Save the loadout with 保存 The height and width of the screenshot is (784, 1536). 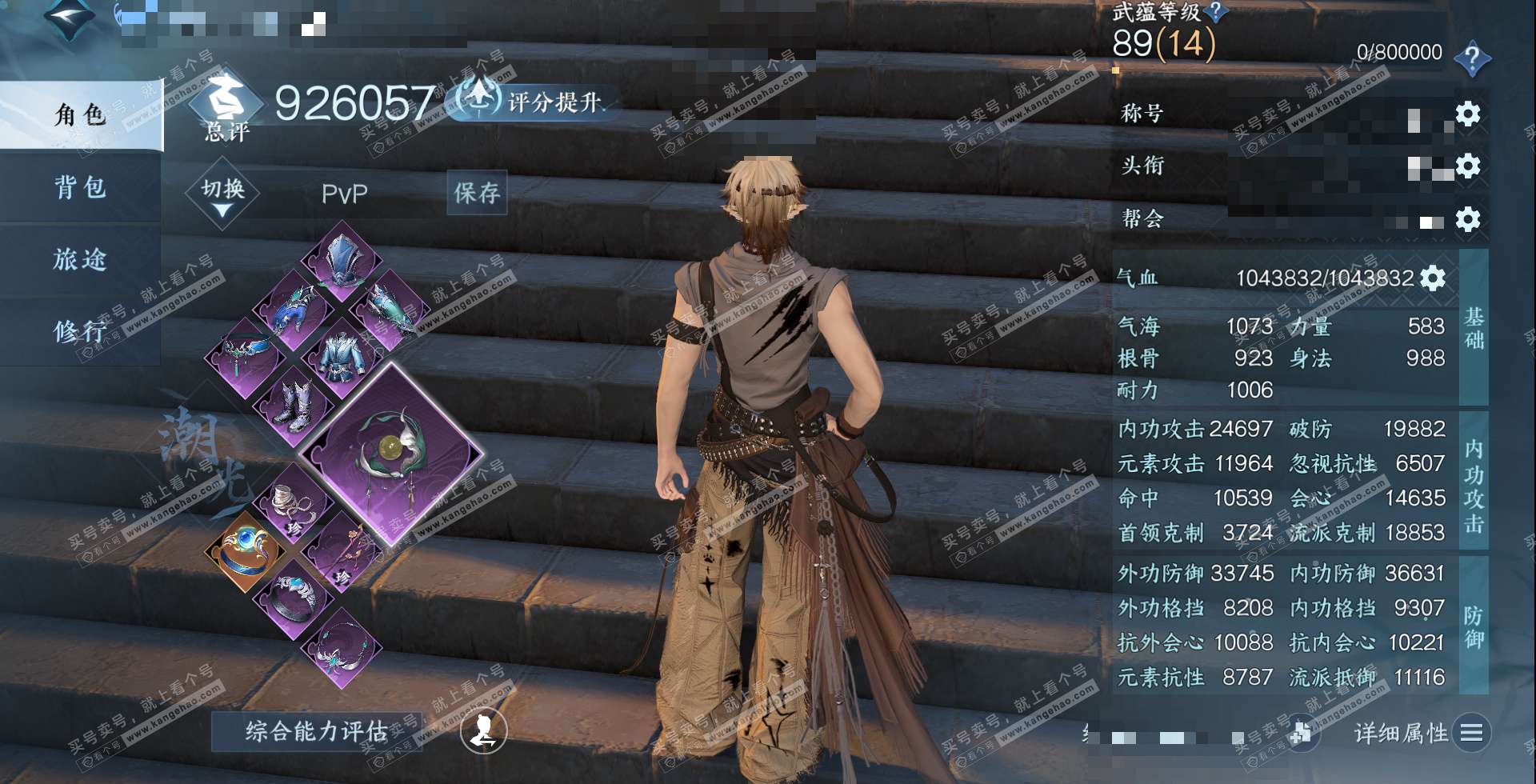point(477,193)
